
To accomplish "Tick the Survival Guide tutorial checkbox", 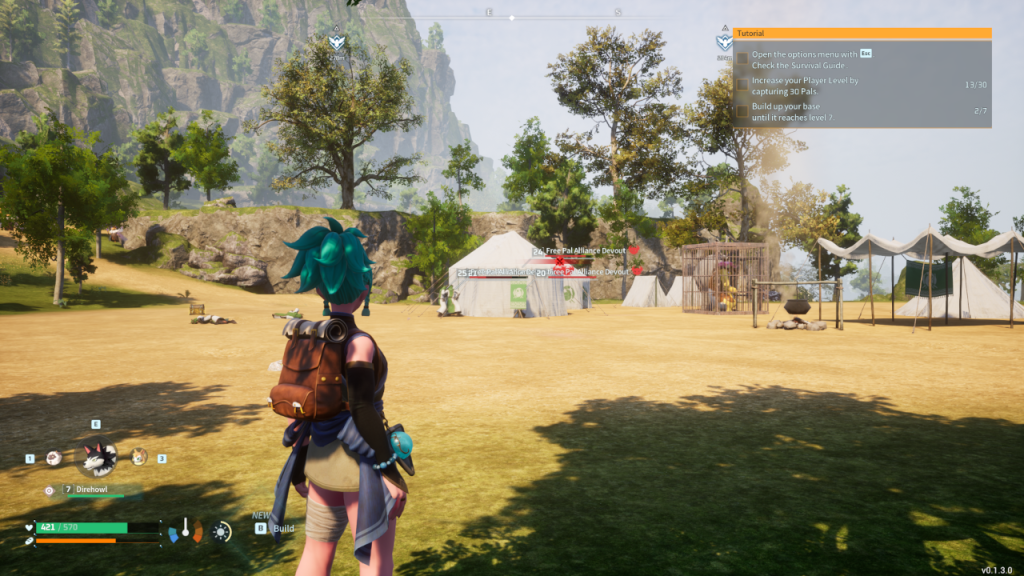I will (742, 59).
